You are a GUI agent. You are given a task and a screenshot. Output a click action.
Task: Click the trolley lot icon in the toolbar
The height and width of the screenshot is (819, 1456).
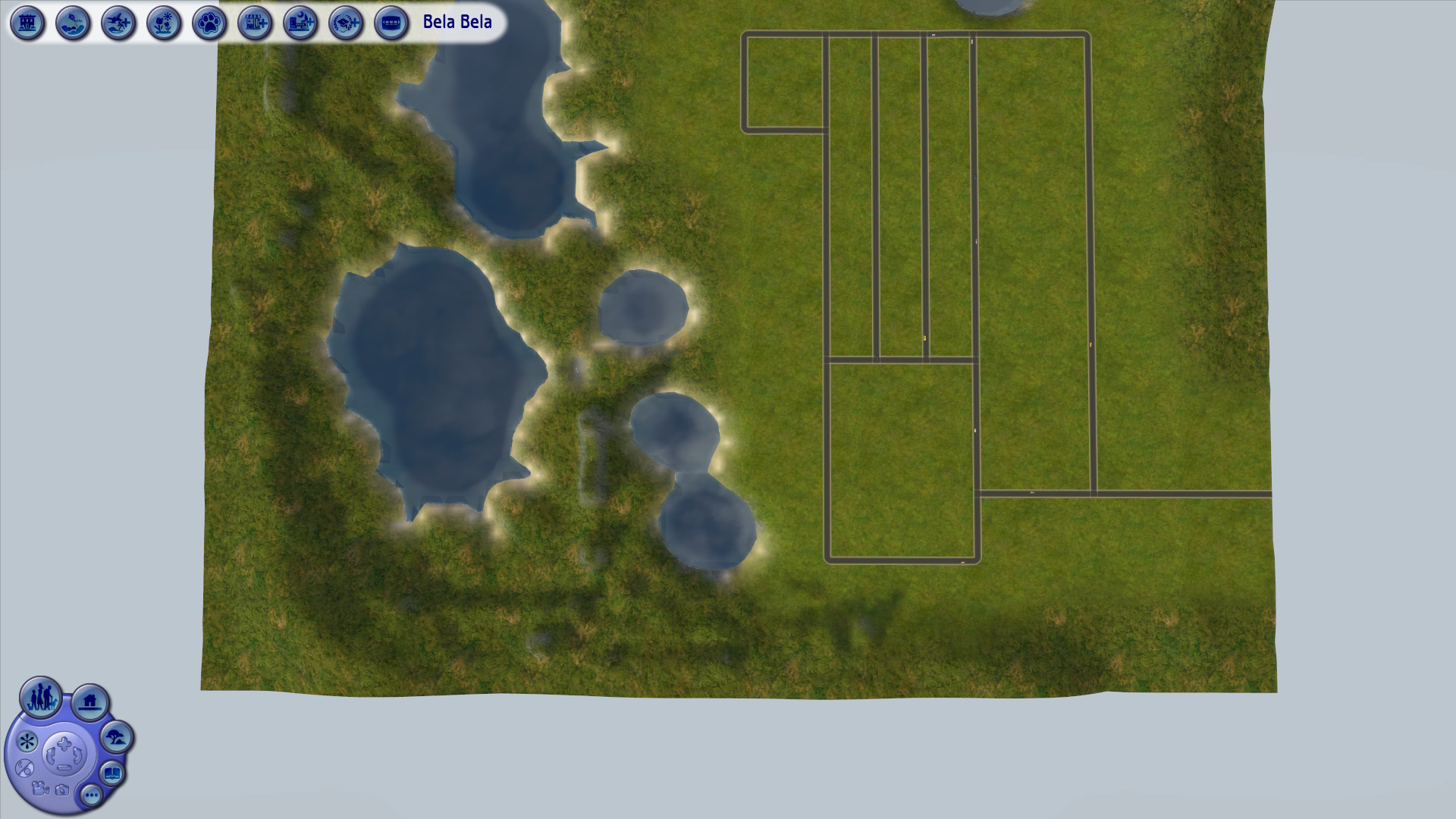(x=391, y=23)
